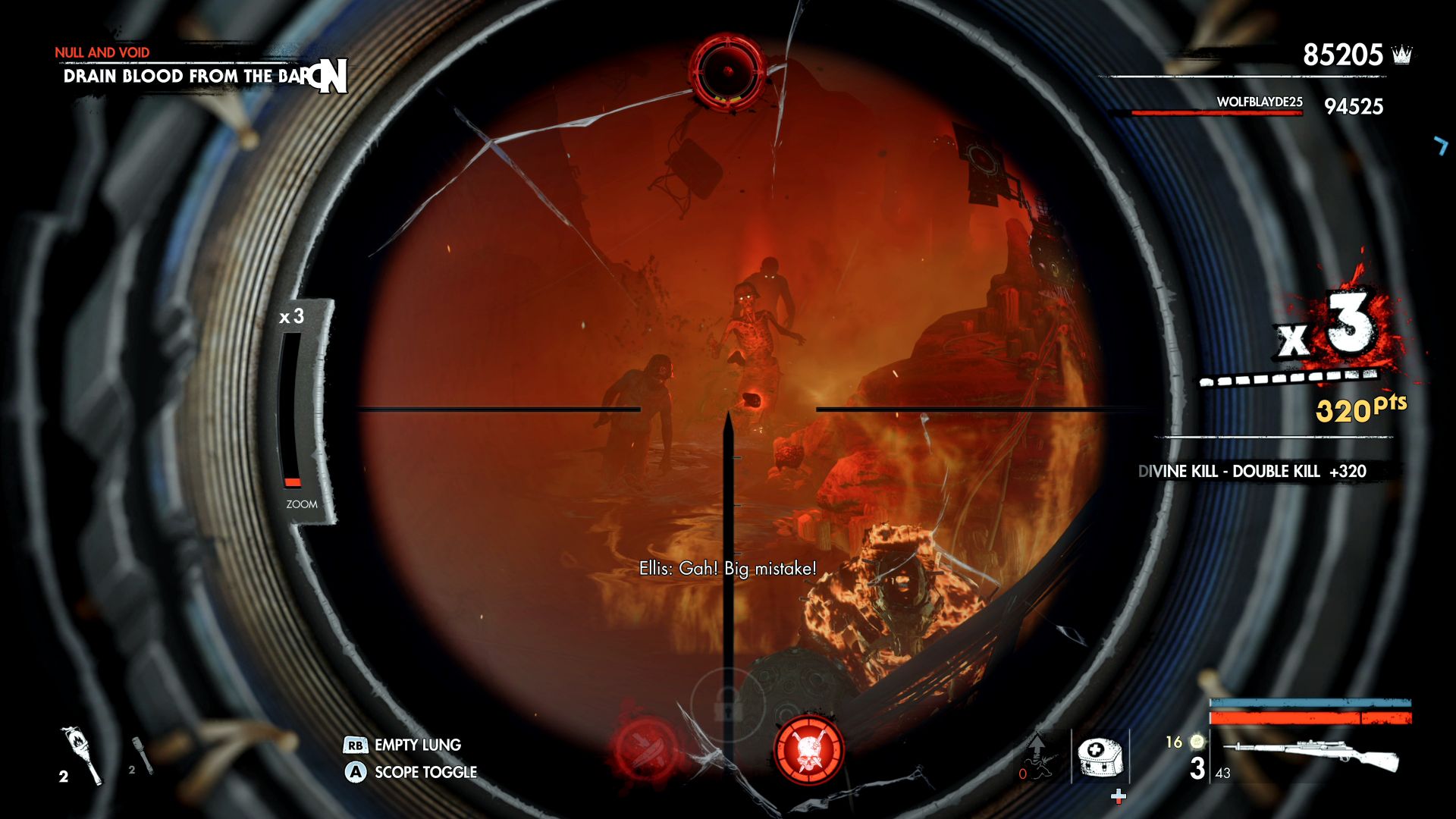Click the faded padlock icon
This screenshot has height=819, width=1456.
coord(726,704)
